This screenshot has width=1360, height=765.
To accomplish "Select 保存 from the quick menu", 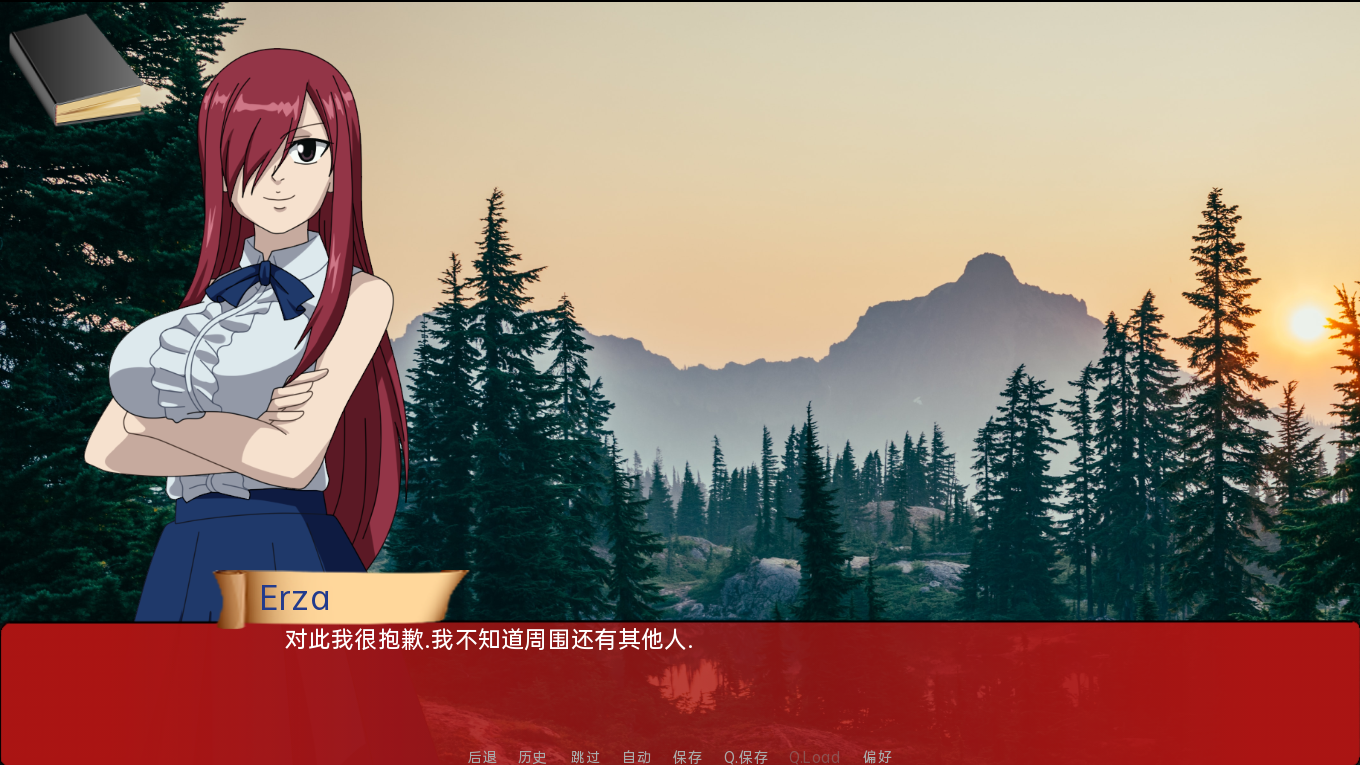I will (688, 757).
